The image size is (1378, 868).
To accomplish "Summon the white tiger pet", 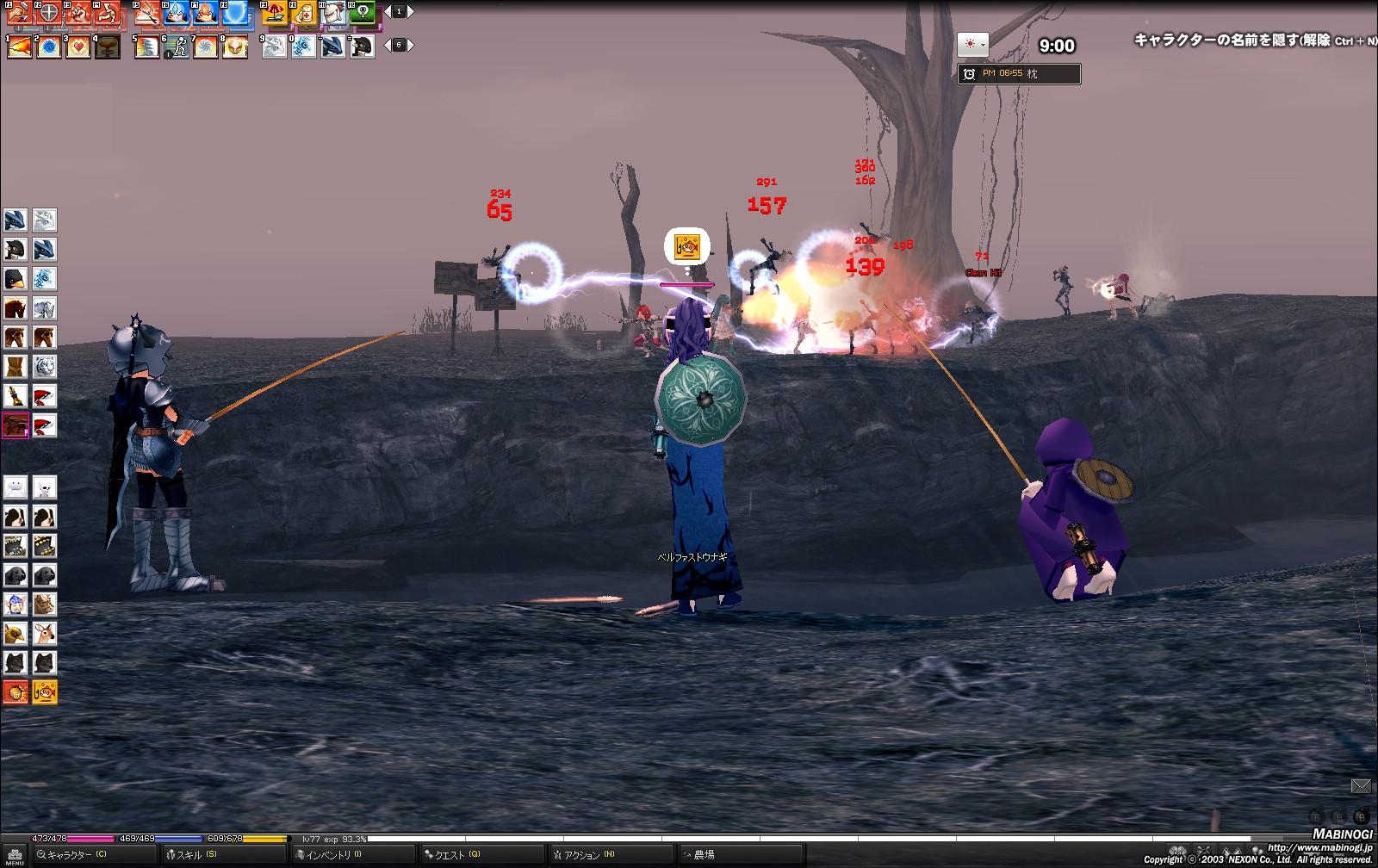I will click(x=45, y=367).
